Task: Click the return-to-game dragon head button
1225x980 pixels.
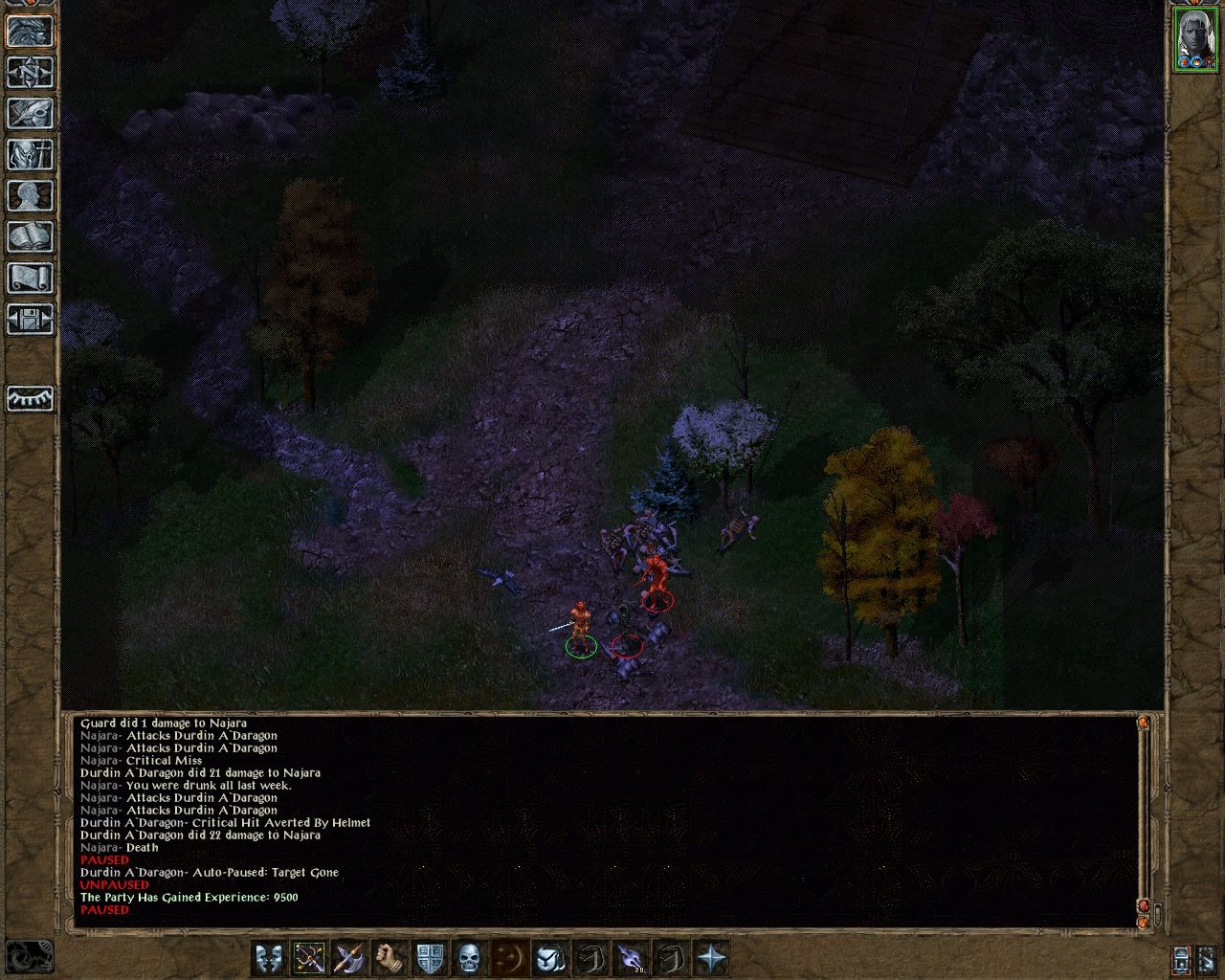Action: click(x=30, y=30)
